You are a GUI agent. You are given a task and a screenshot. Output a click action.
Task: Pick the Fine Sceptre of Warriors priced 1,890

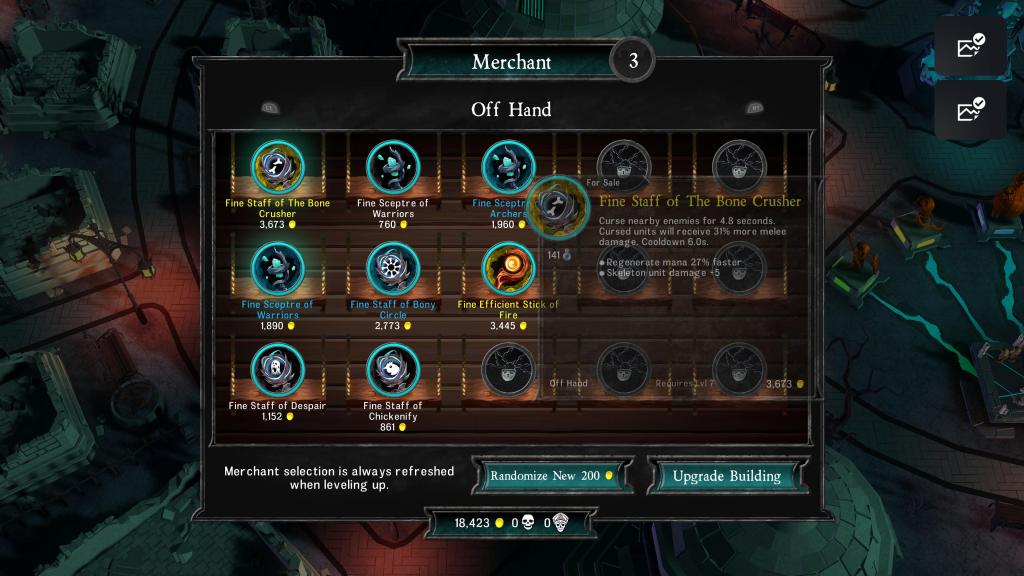pos(277,268)
